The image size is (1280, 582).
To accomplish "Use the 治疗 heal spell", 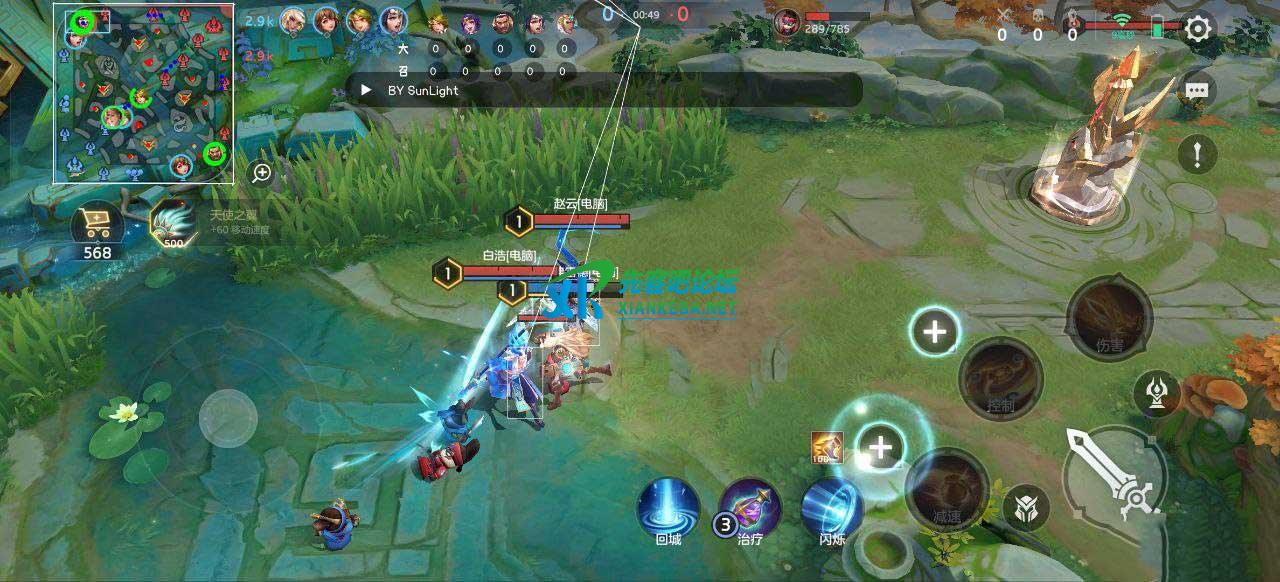I will pyautogui.click(x=751, y=508).
